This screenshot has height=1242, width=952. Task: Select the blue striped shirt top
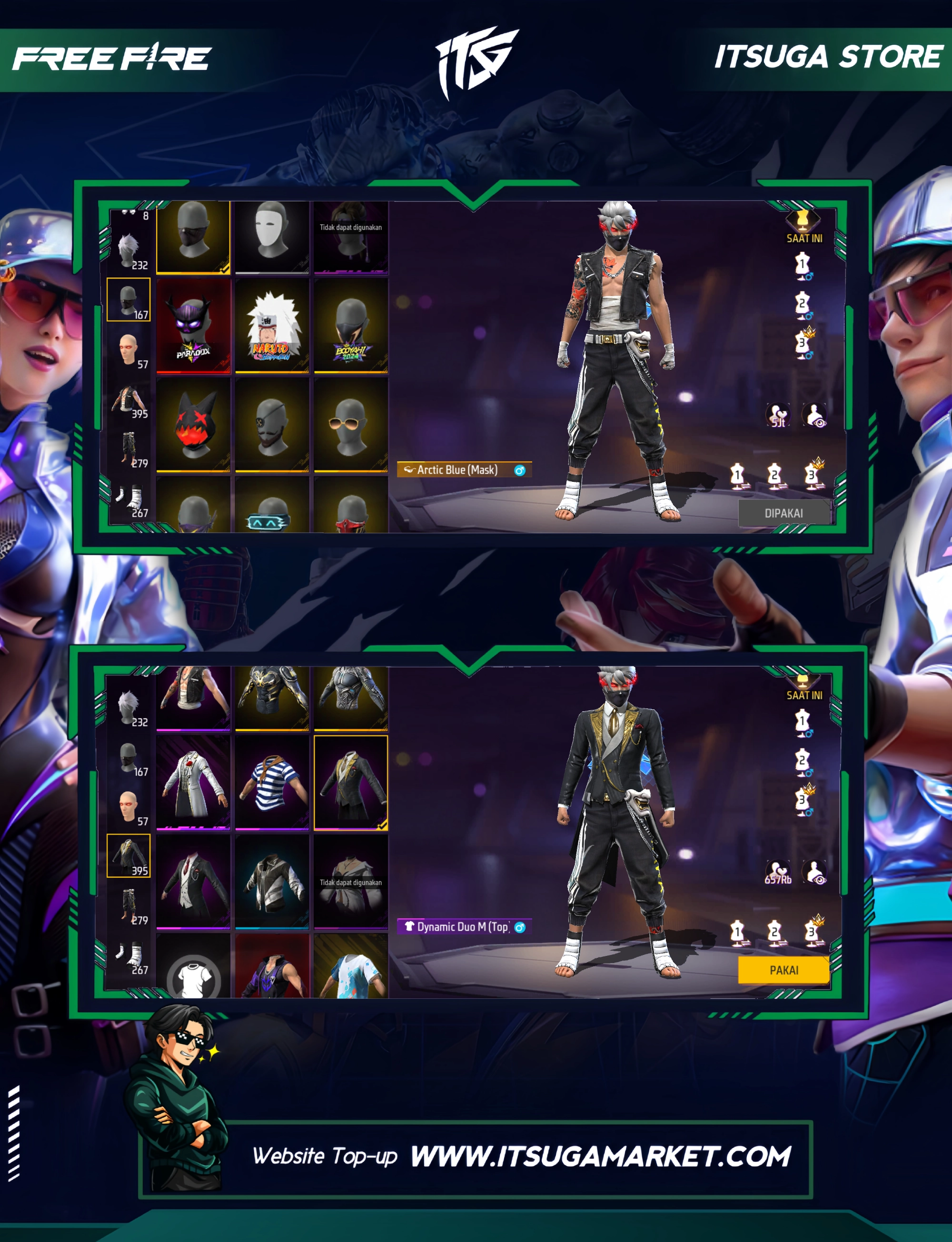coord(272,783)
